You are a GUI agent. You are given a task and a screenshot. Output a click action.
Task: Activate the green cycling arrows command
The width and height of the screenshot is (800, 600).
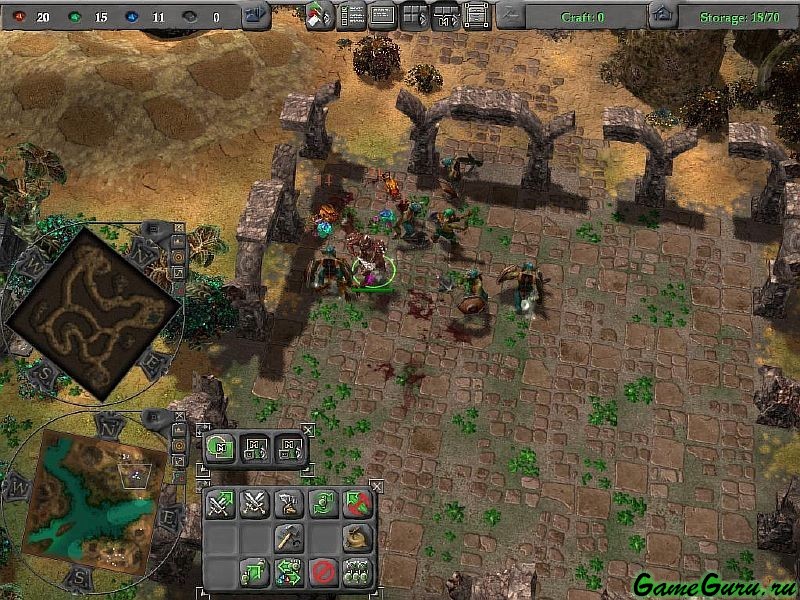pos(322,505)
